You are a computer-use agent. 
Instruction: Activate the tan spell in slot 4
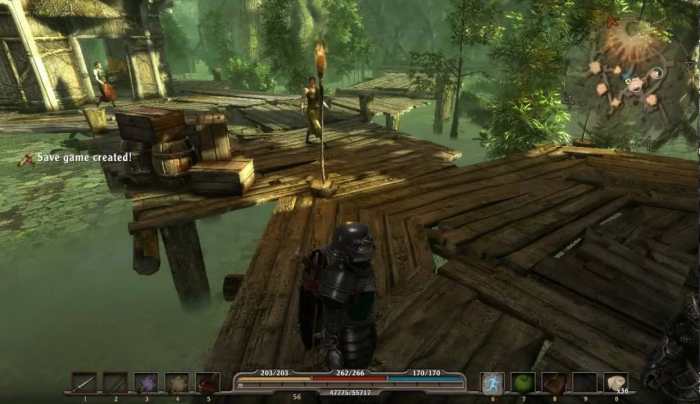(x=177, y=383)
